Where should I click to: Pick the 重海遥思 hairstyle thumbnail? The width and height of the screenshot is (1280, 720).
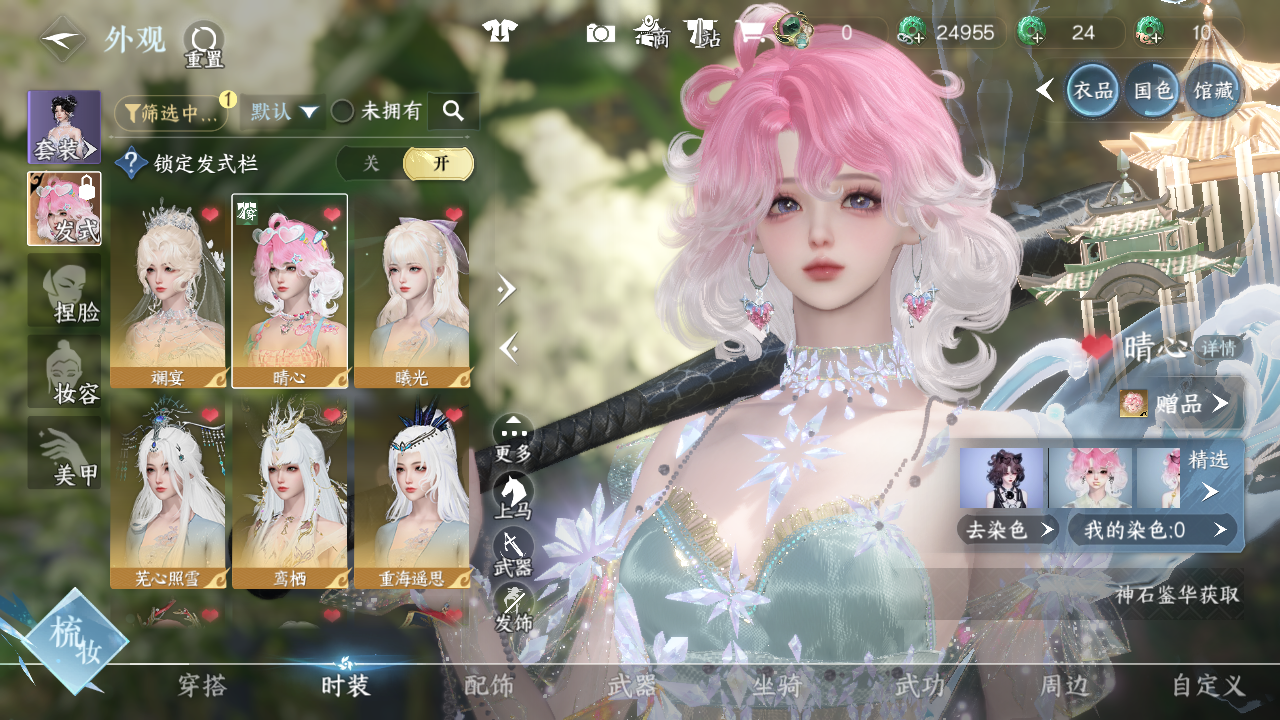tap(412, 494)
